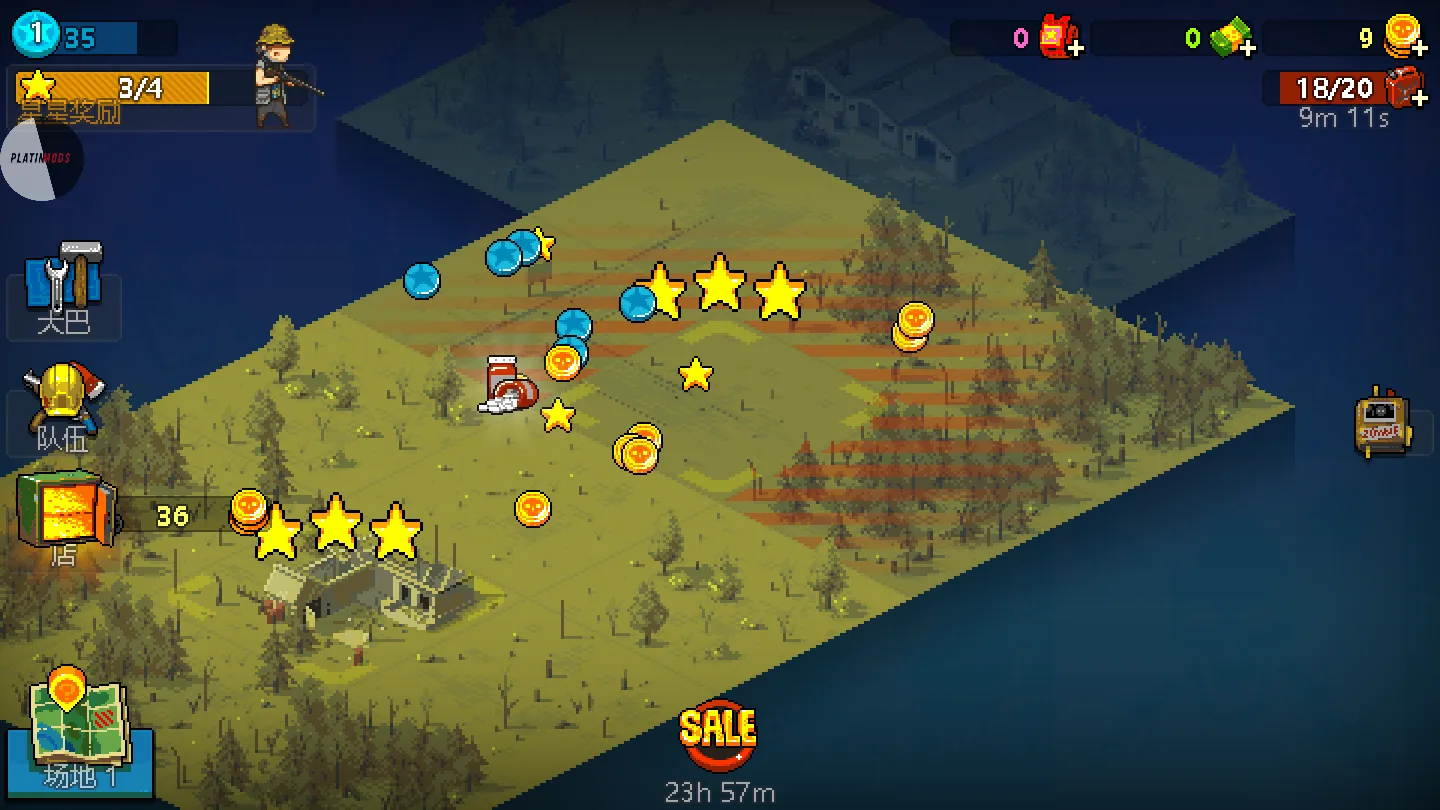Select the three-star mission above the ruined house
1440x810 pixels.
tap(336, 527)
